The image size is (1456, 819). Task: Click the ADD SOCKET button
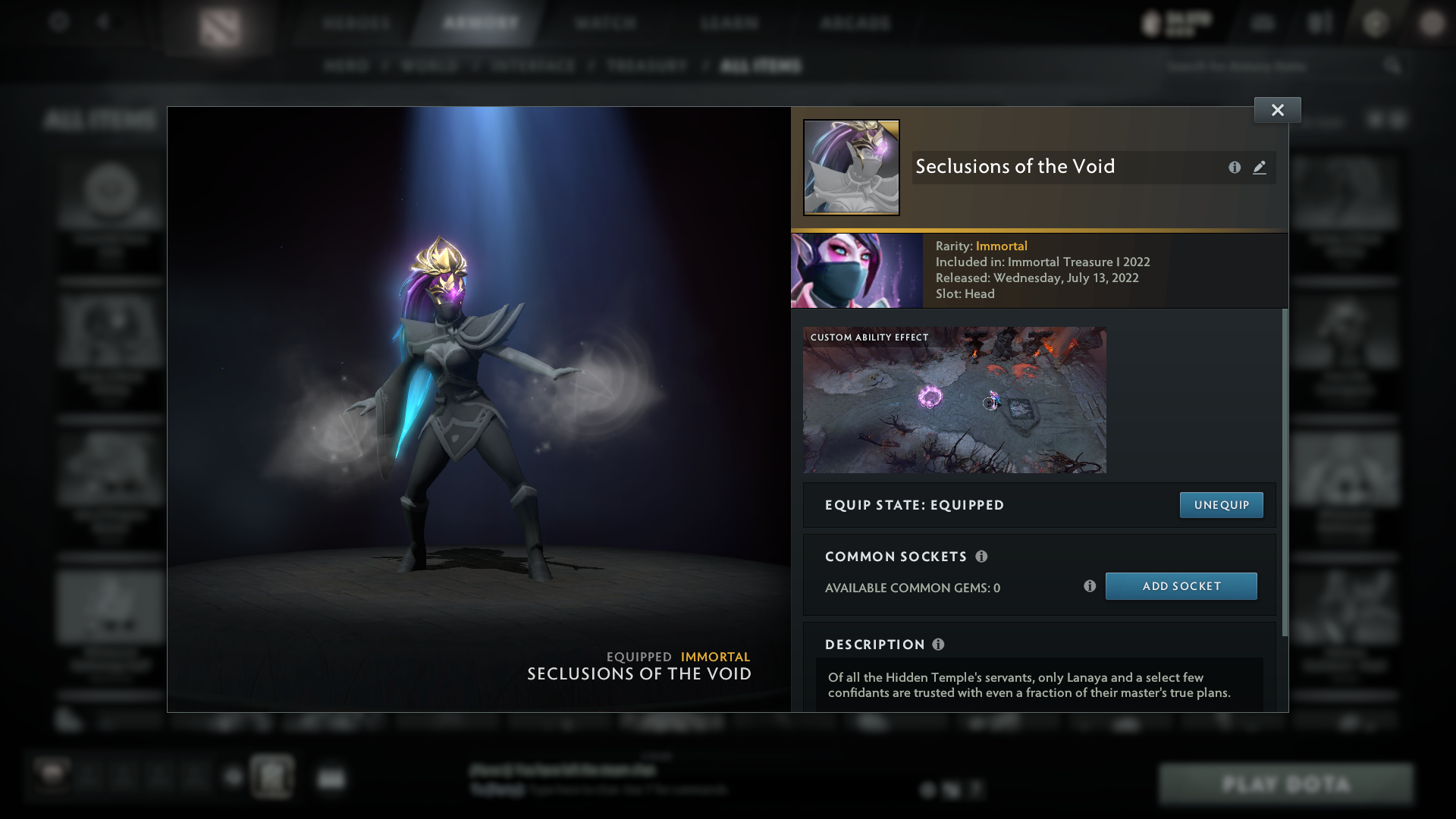1181,585
